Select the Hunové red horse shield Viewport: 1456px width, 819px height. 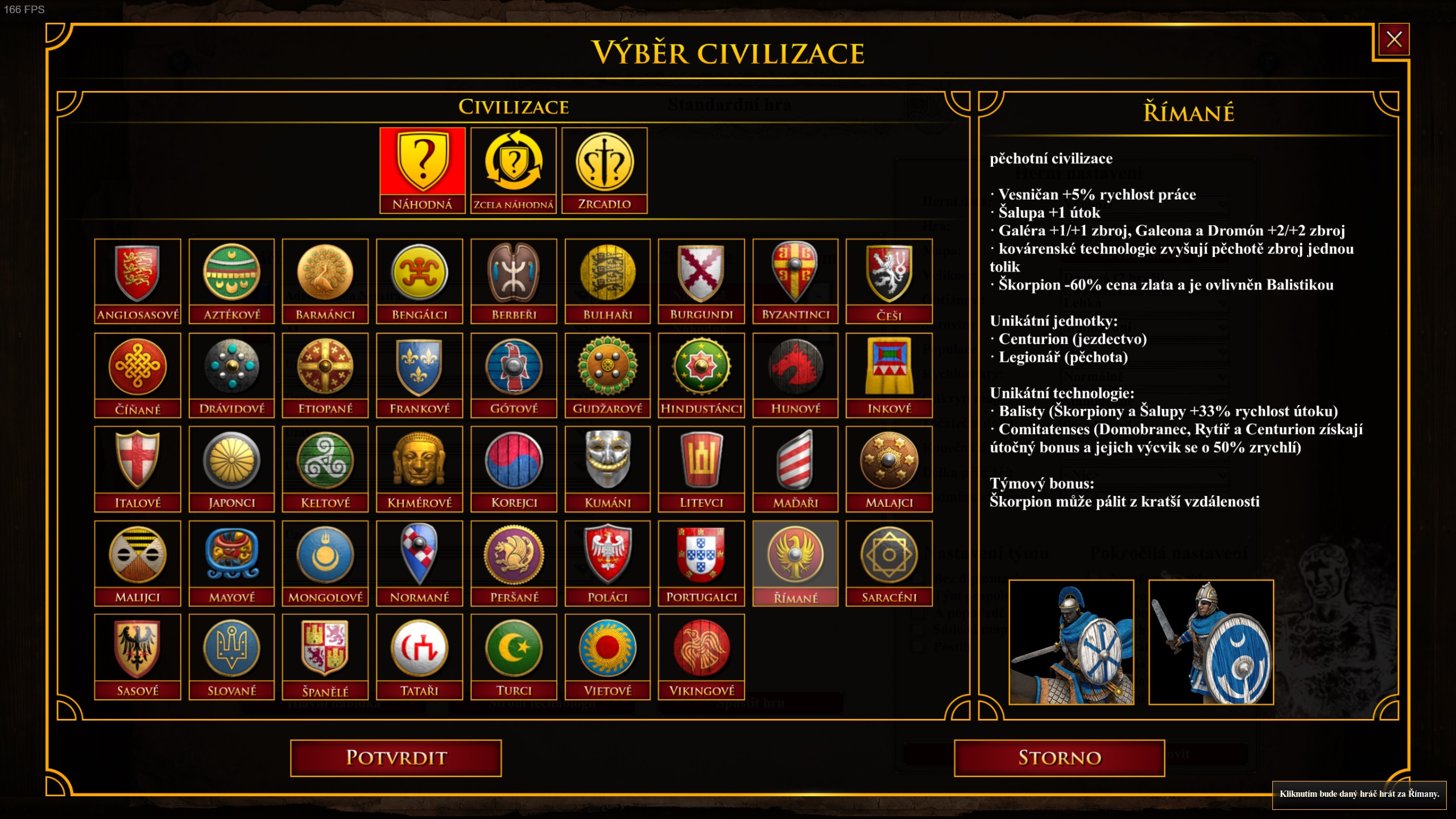click(x=795, y=375)
